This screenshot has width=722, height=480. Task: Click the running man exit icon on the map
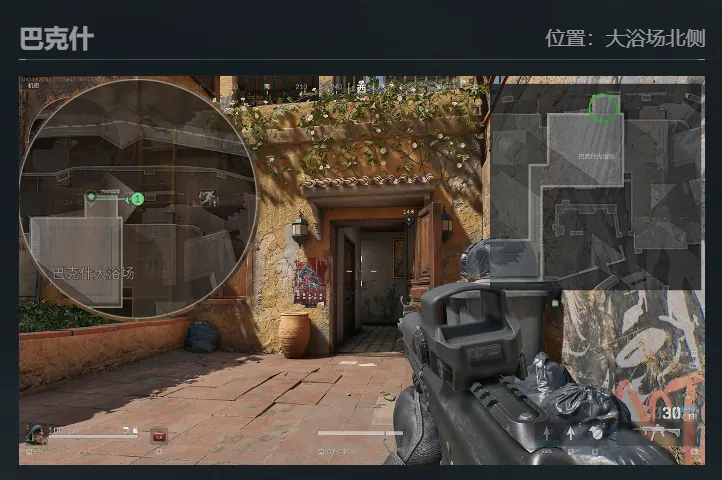click(x=210, y=198)
